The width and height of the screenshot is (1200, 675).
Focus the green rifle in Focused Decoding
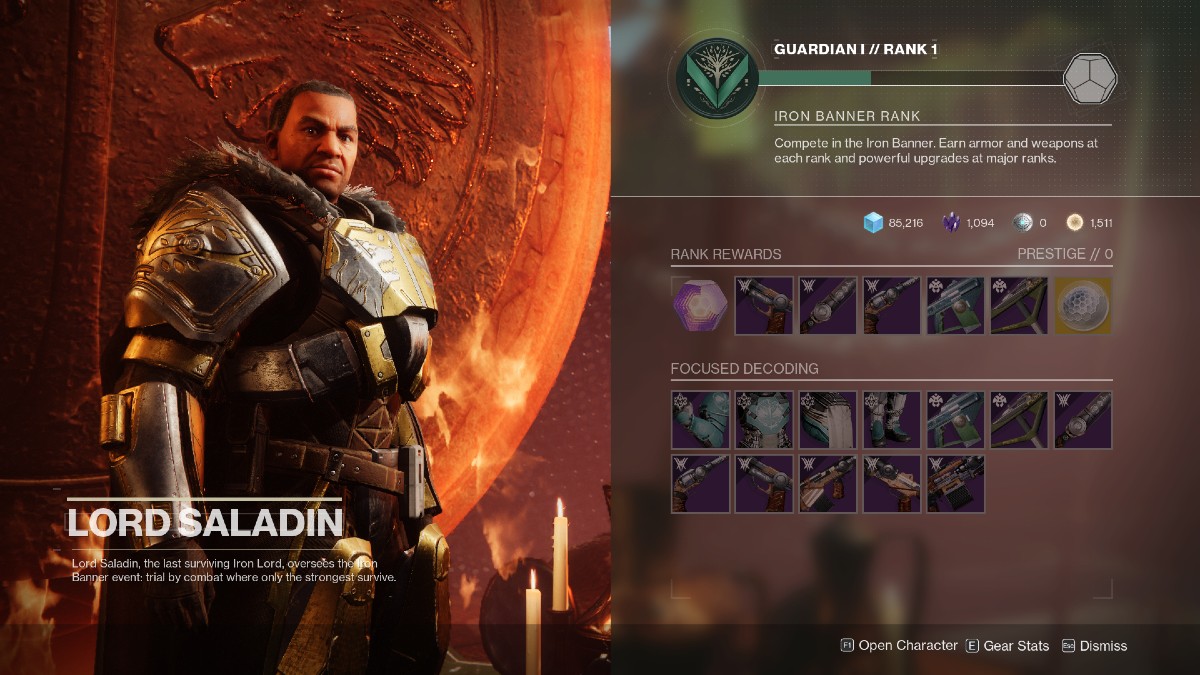[955, 419]
